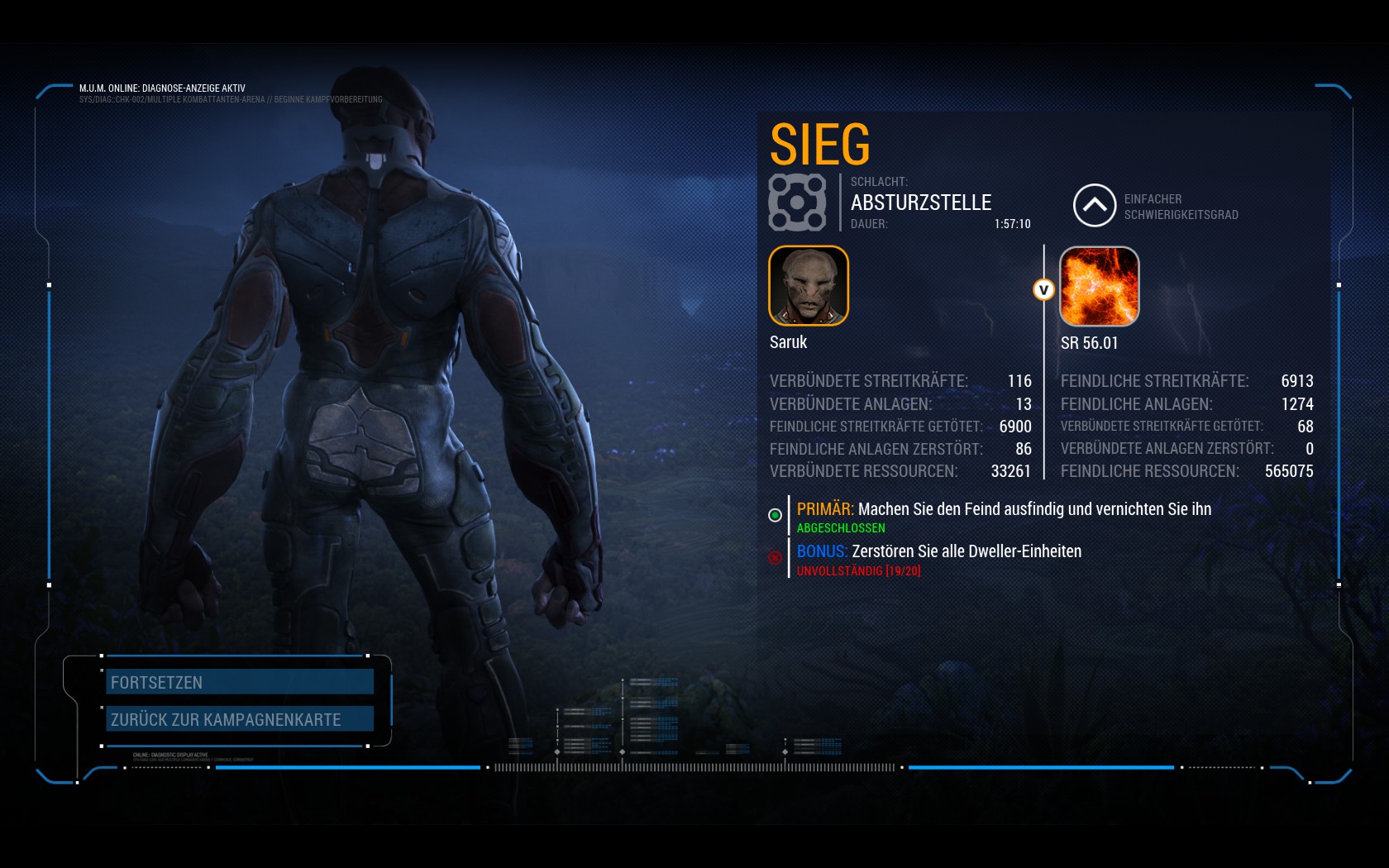Click the Absturzstelle battle emblem icon
Image resolution: width=1389 pixels, height=868 pixels.
tap(797, 202)
